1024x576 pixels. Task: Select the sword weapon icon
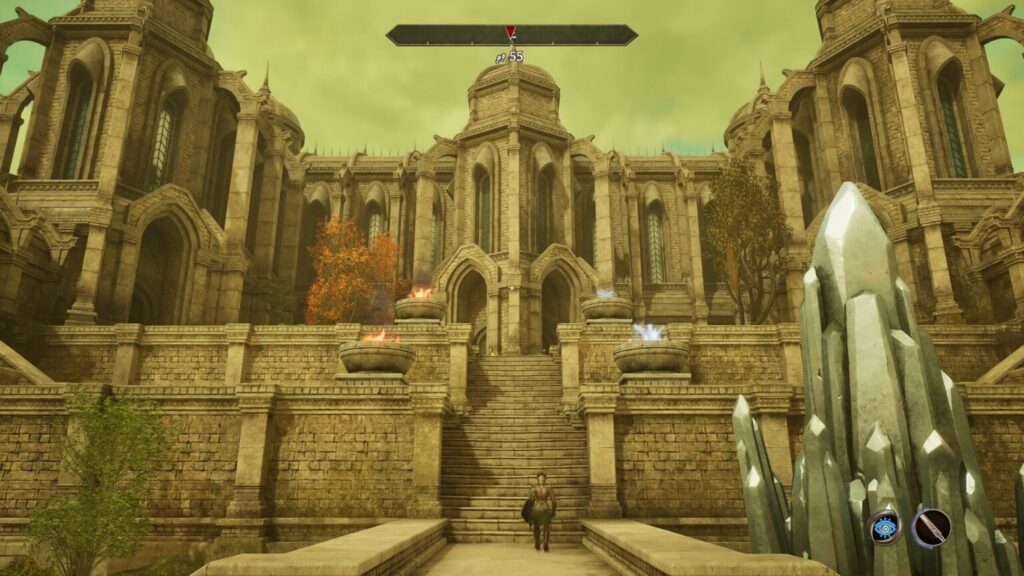tap(931, 527)
